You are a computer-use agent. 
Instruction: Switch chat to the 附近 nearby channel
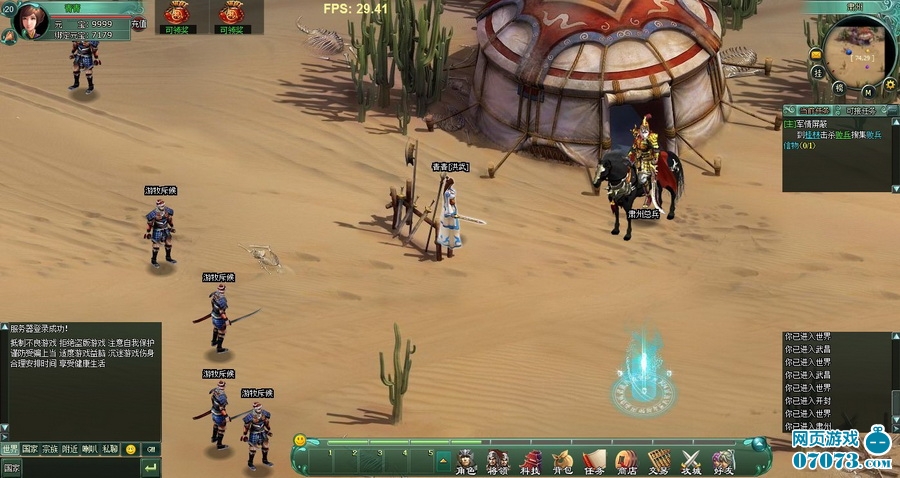(70, 450)
